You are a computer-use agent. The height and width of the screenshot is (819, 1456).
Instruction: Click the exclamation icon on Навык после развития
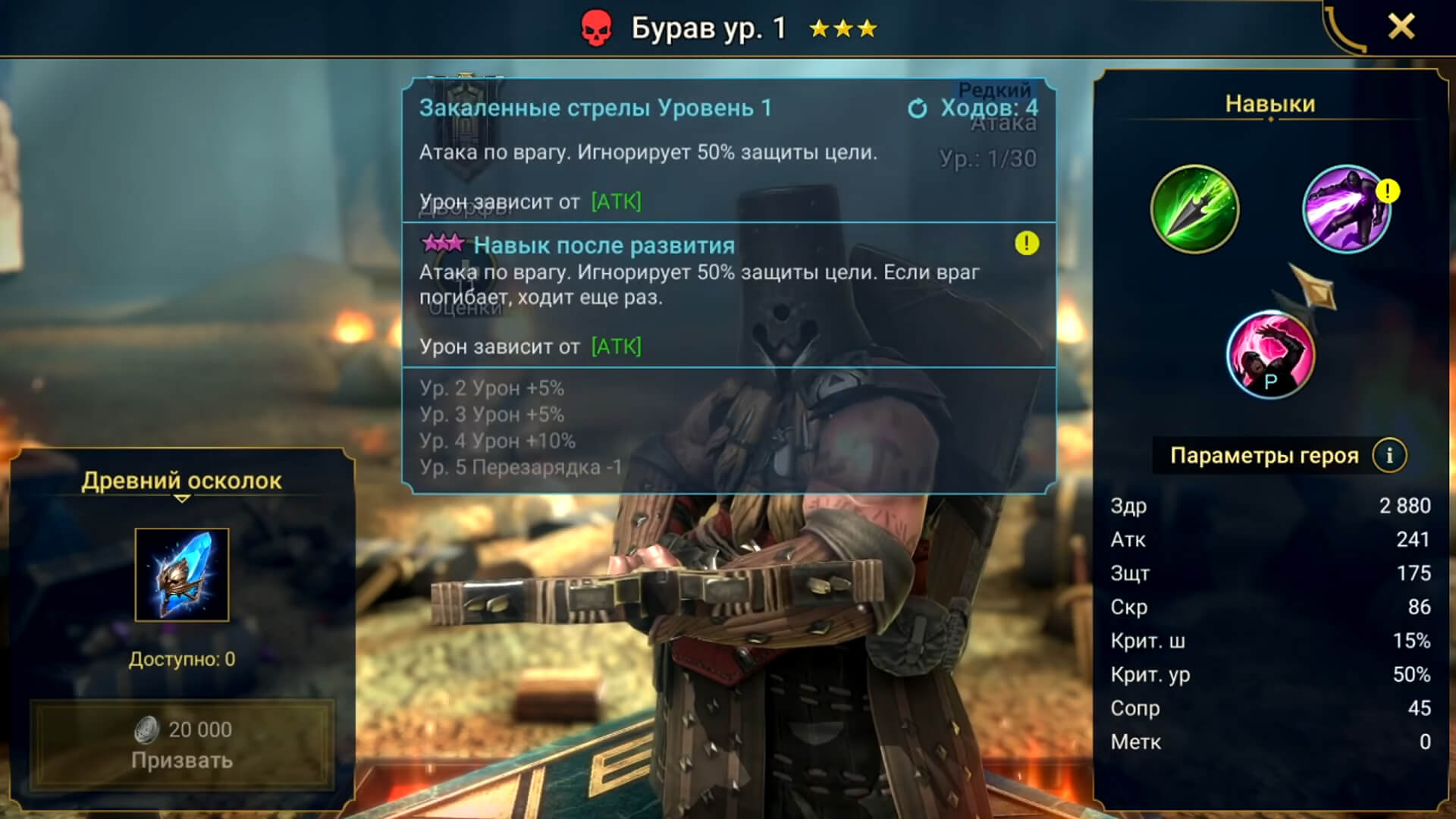[1028, 244]
